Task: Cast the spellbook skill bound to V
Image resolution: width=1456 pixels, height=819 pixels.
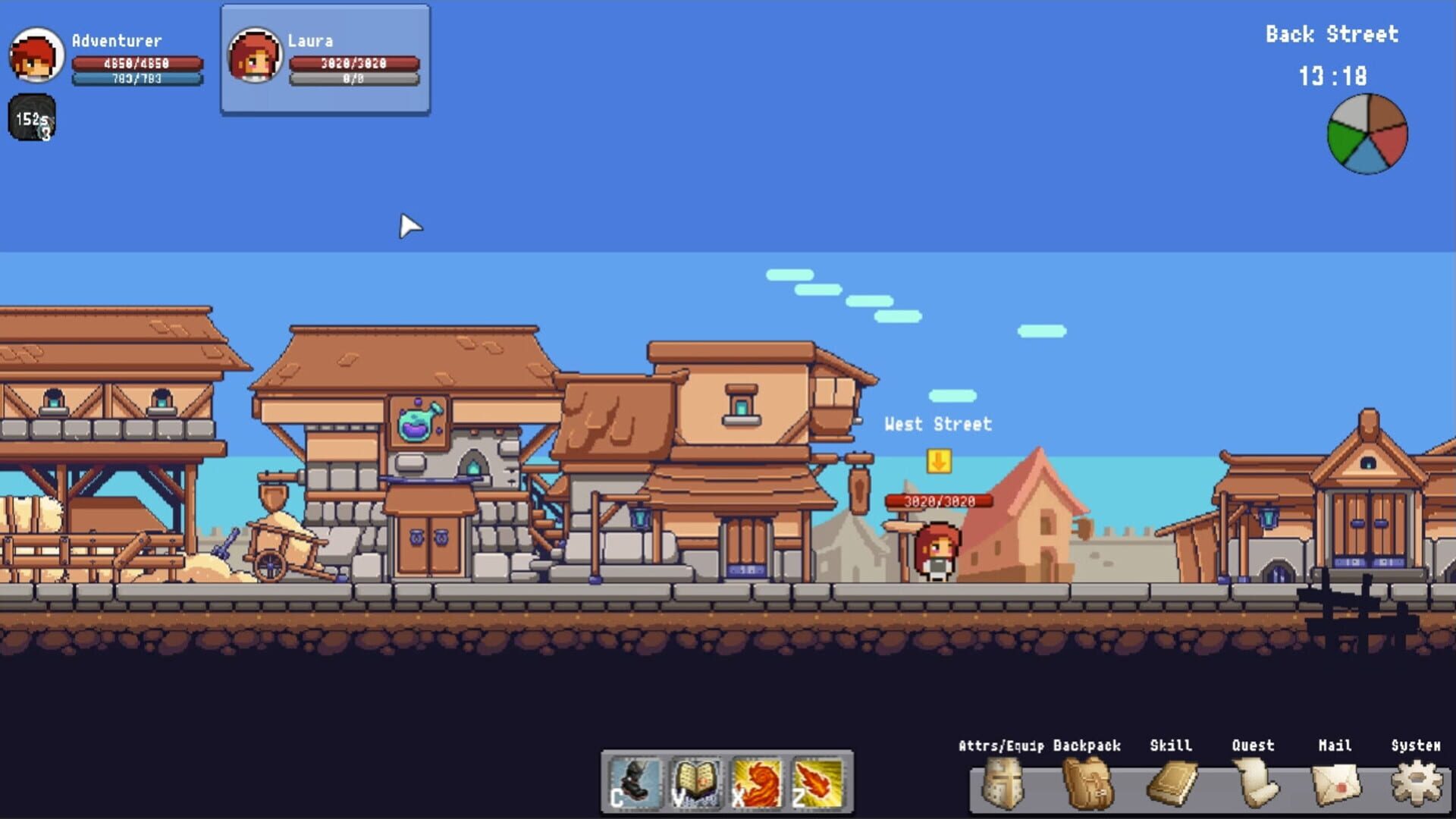Action: [x=697, y=785]
